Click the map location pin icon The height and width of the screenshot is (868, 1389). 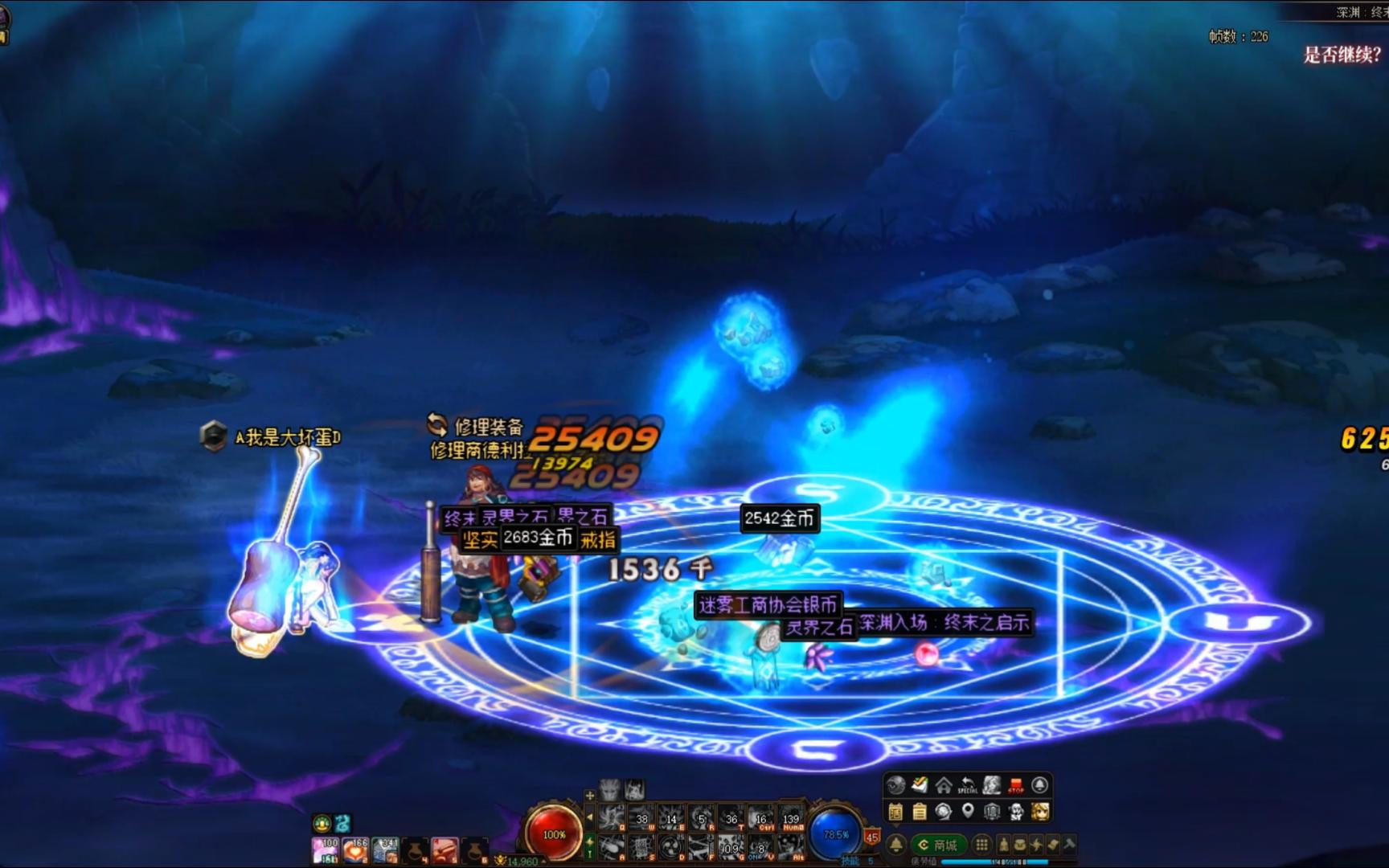pyautogui.click(x=968, y=812)
